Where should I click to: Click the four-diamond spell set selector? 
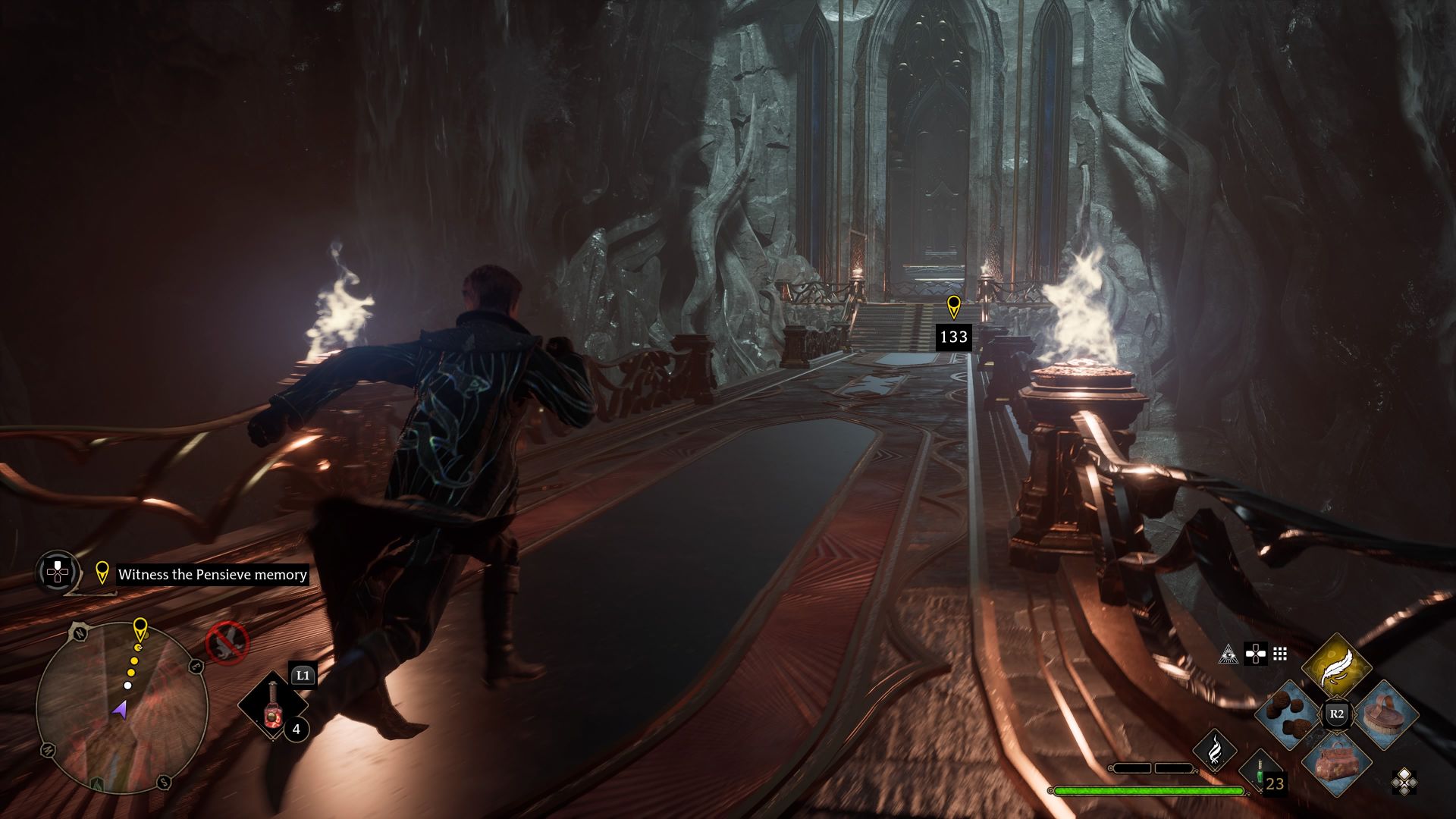pyautogui.click(x=1404, y=781)
